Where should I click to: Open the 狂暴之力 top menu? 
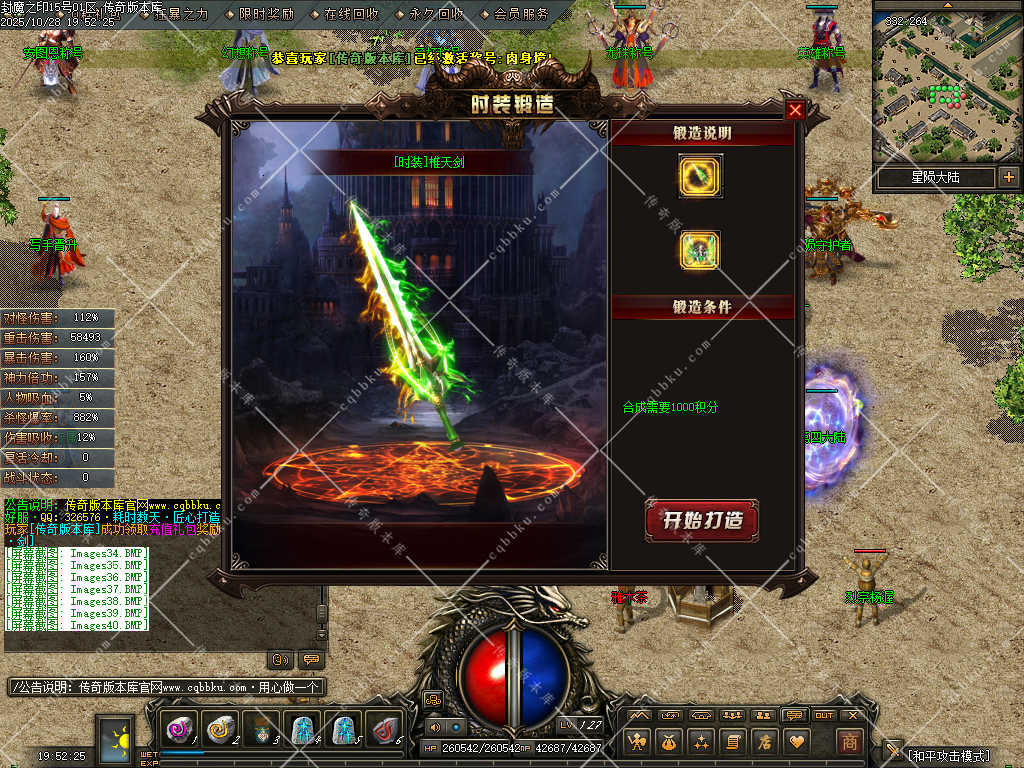coord(181,14)
